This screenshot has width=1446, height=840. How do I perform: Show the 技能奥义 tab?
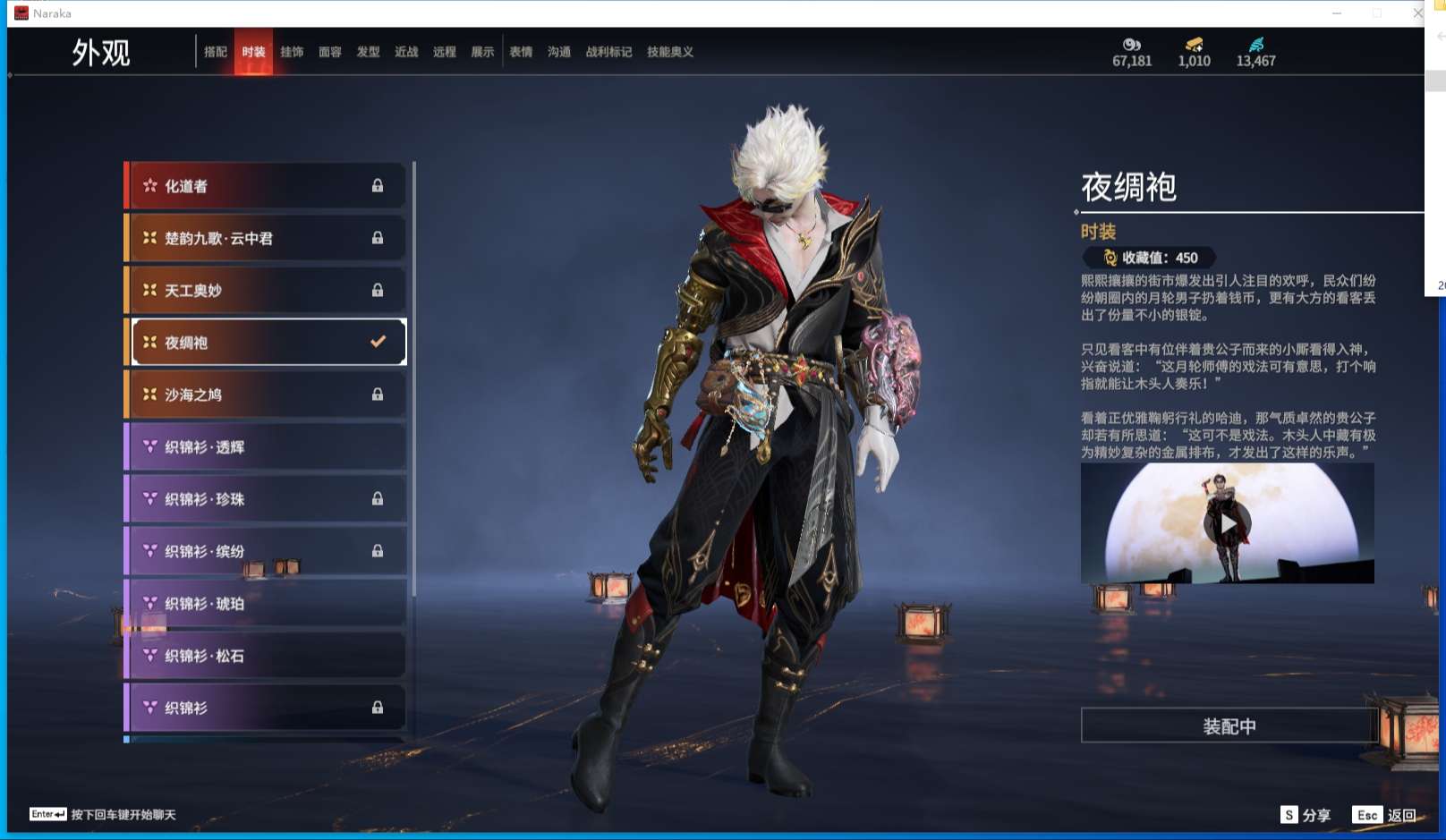[670, 52]
